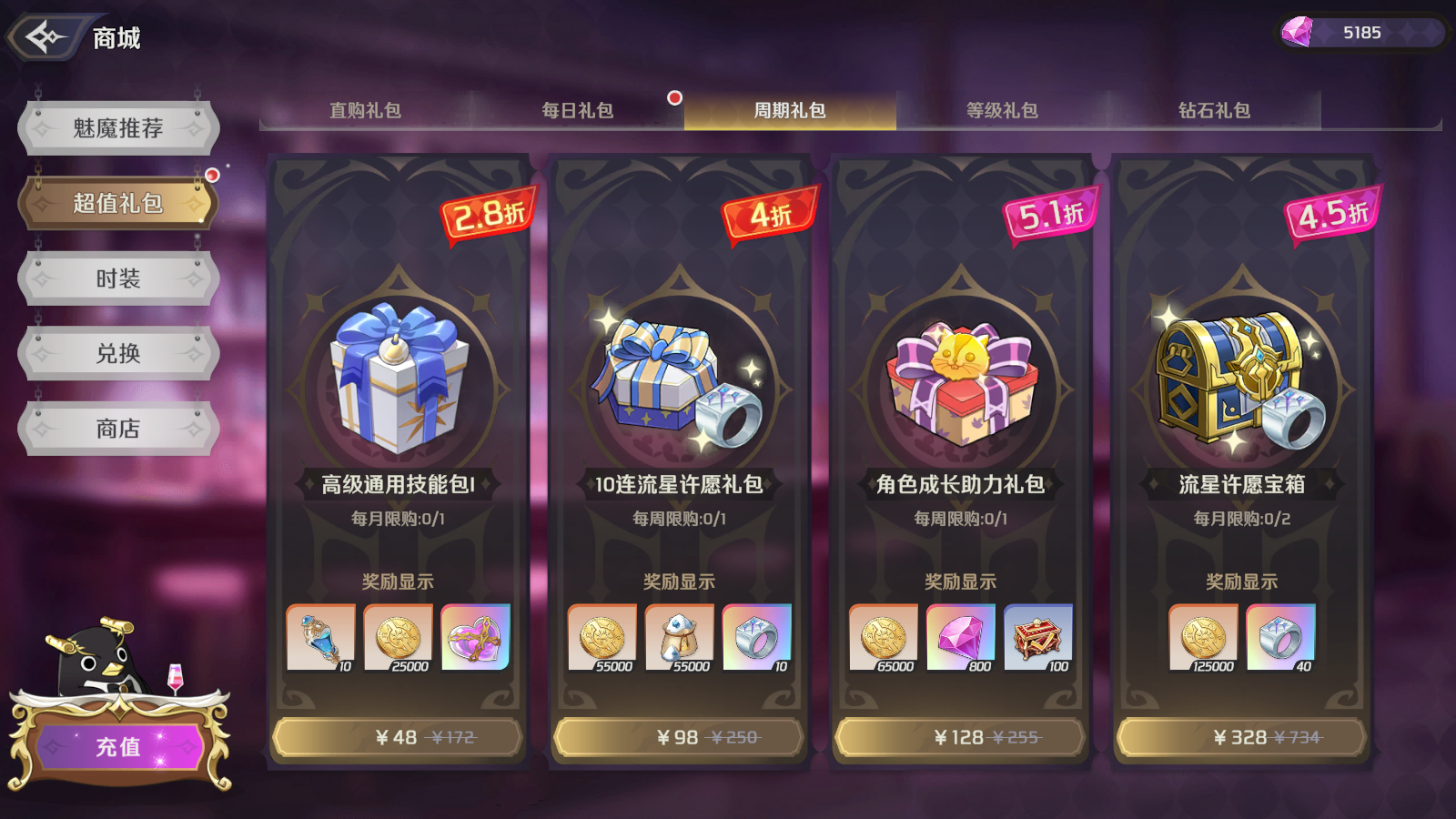Screen dimensions: 1456x819
Task: Select the gold coin reward icon showing 25000
Action: click(399, 639)
